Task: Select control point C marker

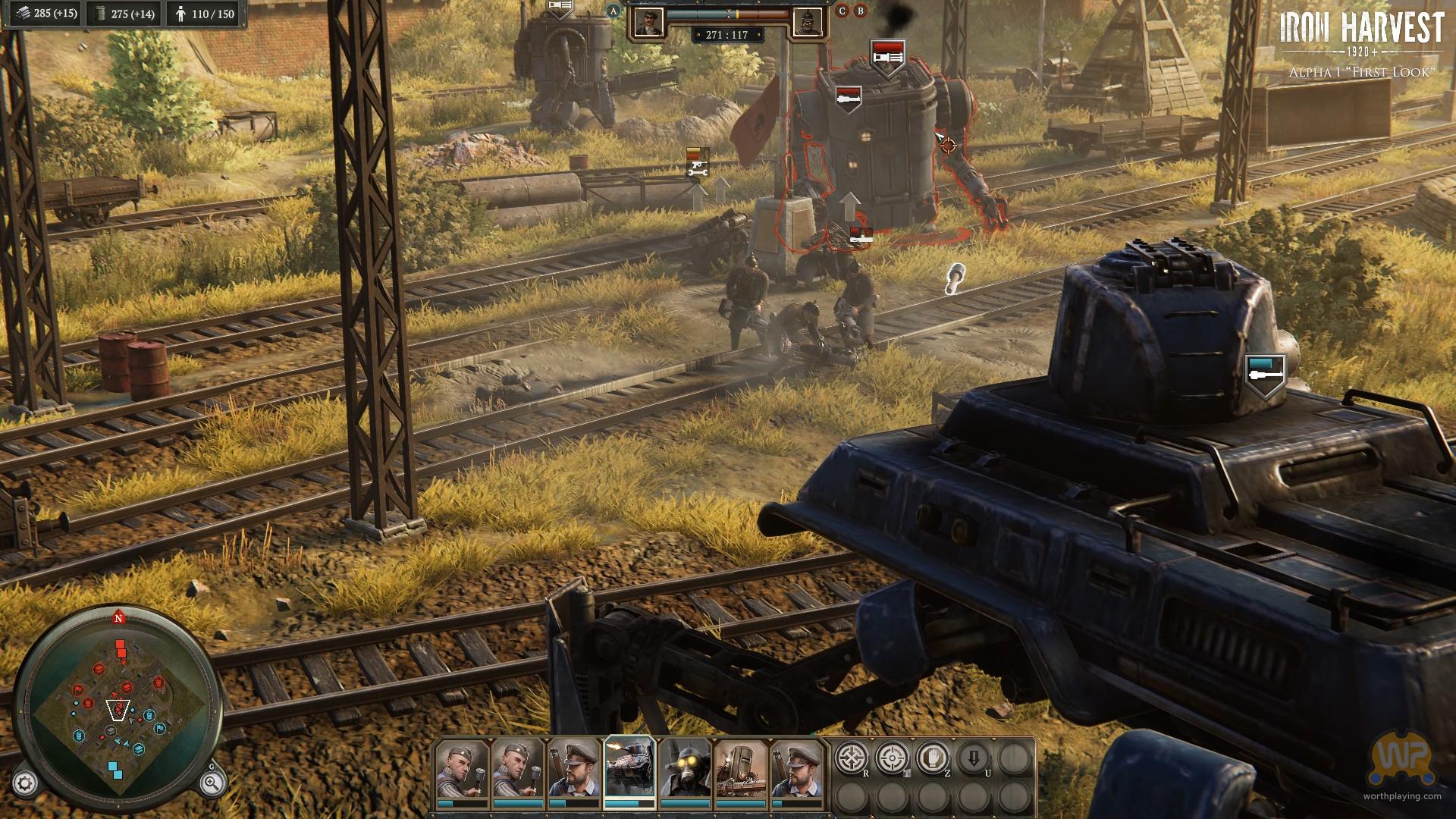Action: (843, 11)
